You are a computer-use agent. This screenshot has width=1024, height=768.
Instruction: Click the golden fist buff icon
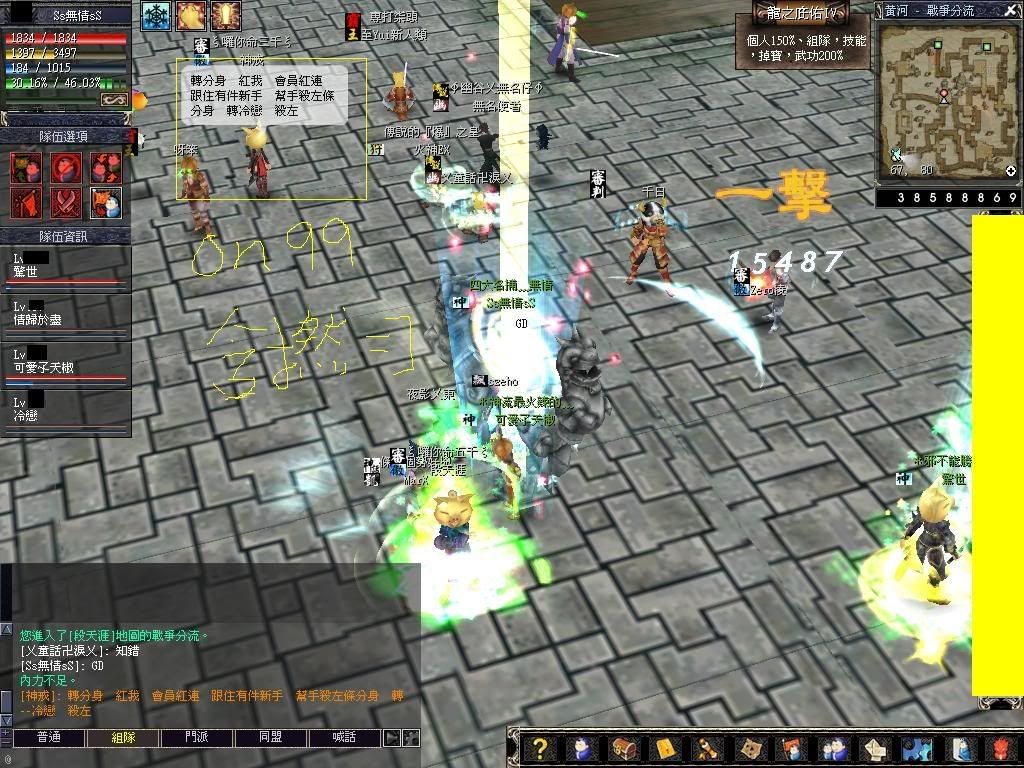pos(191,16)
